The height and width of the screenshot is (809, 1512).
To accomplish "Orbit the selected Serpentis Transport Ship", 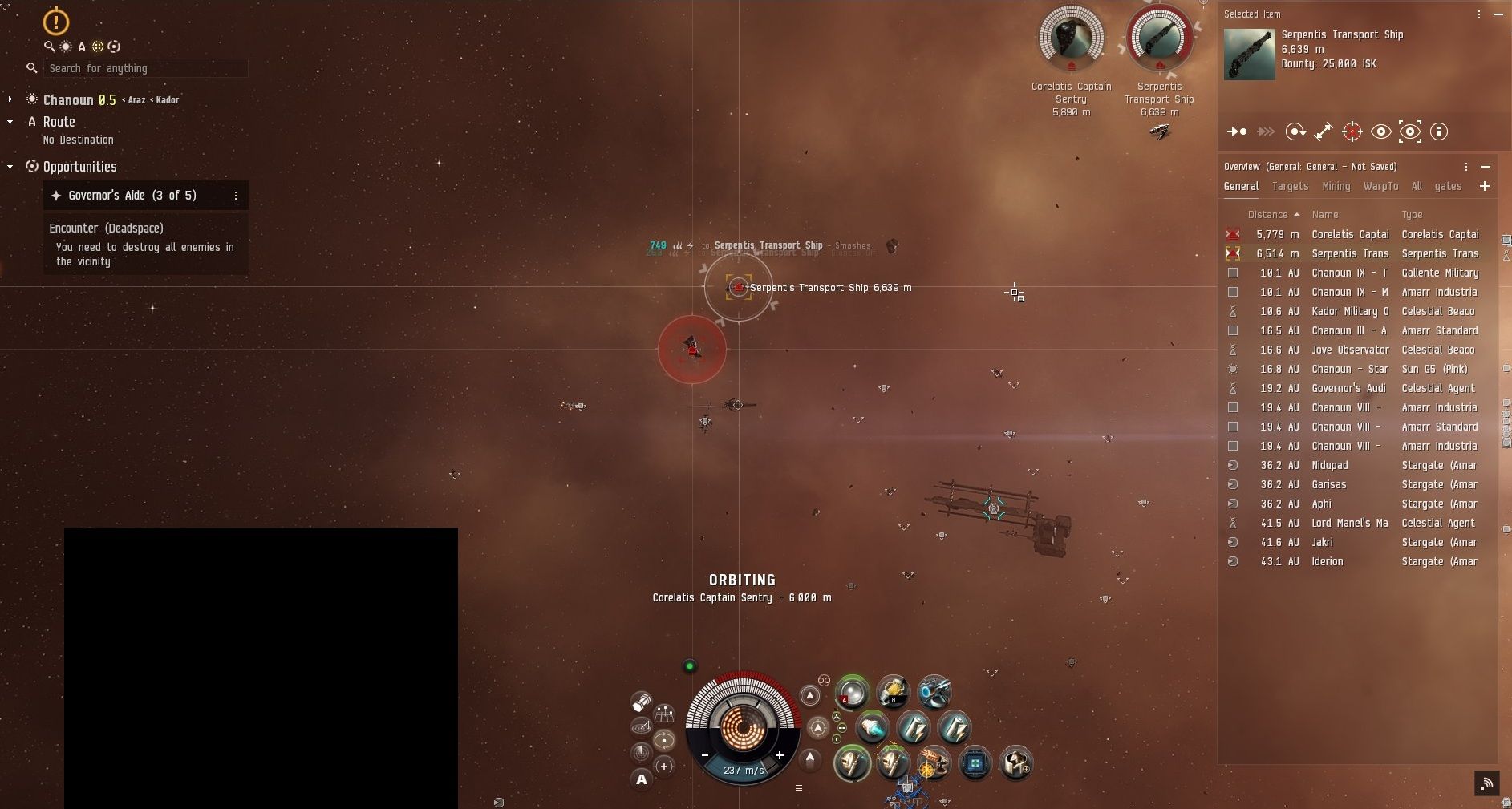I will pos(1295,131).
